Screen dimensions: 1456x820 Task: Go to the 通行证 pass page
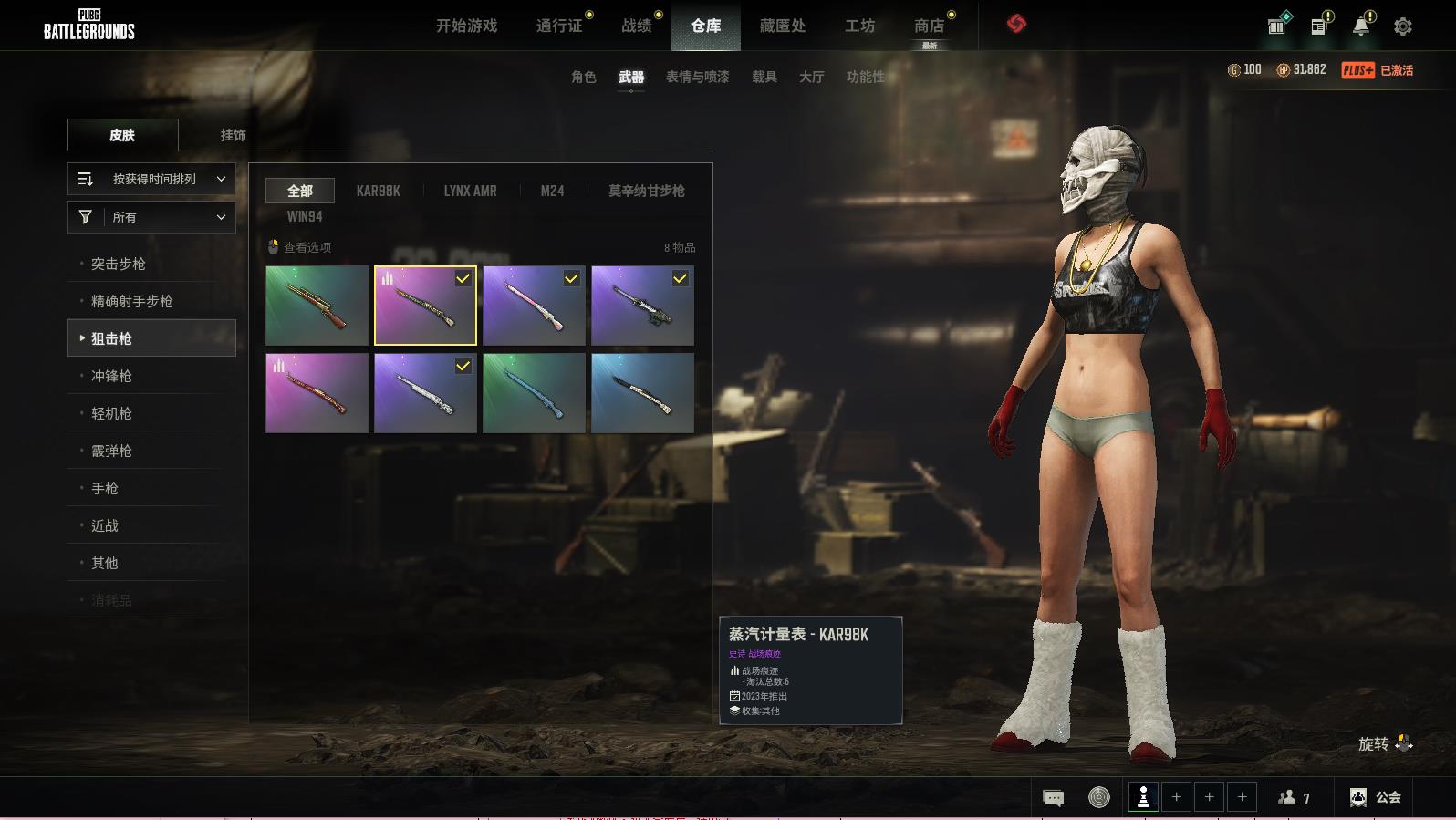tap(559, 26)
